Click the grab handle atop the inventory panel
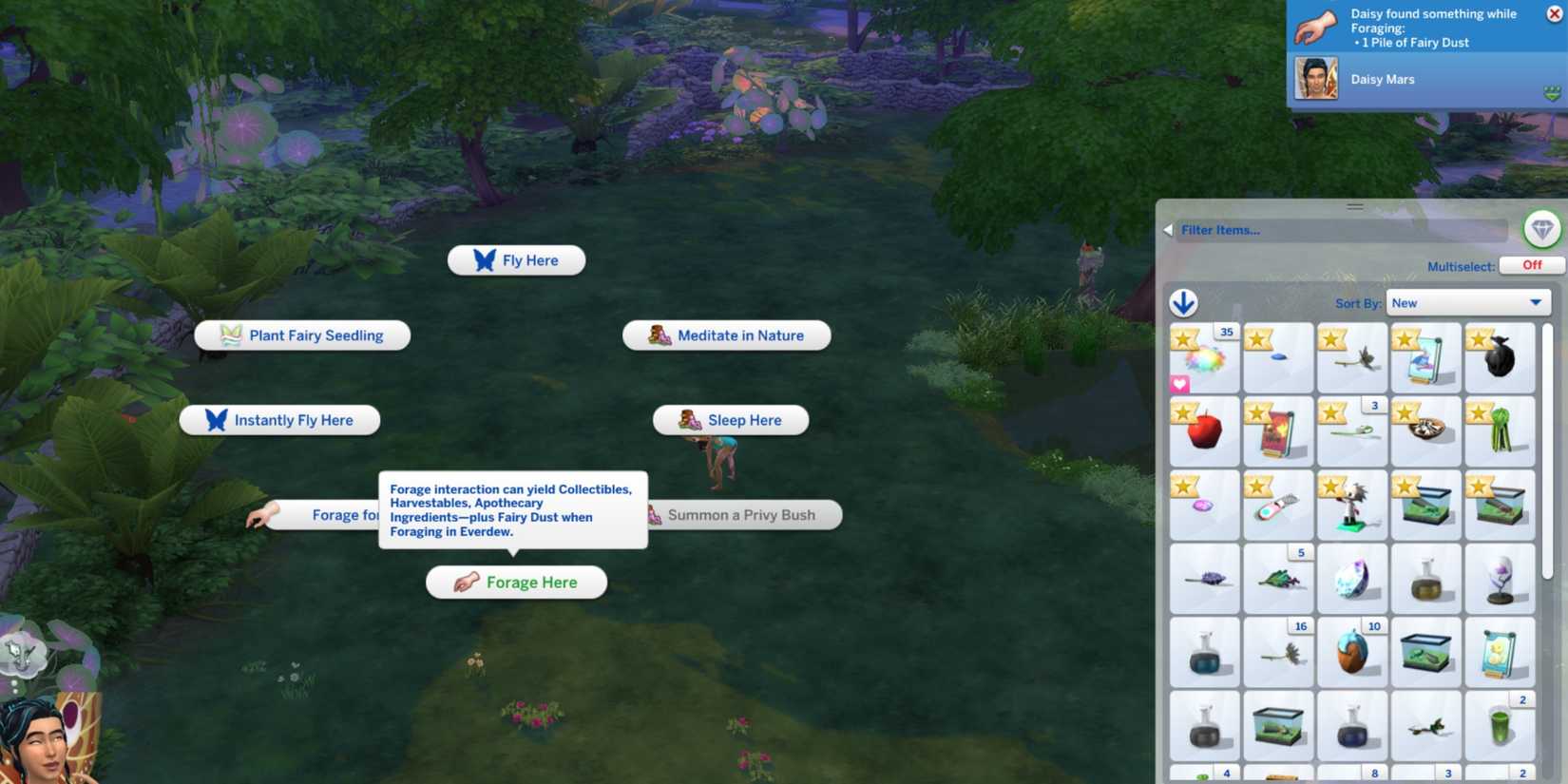The width and height of the screenshot is (1568, 784). 1354,204
